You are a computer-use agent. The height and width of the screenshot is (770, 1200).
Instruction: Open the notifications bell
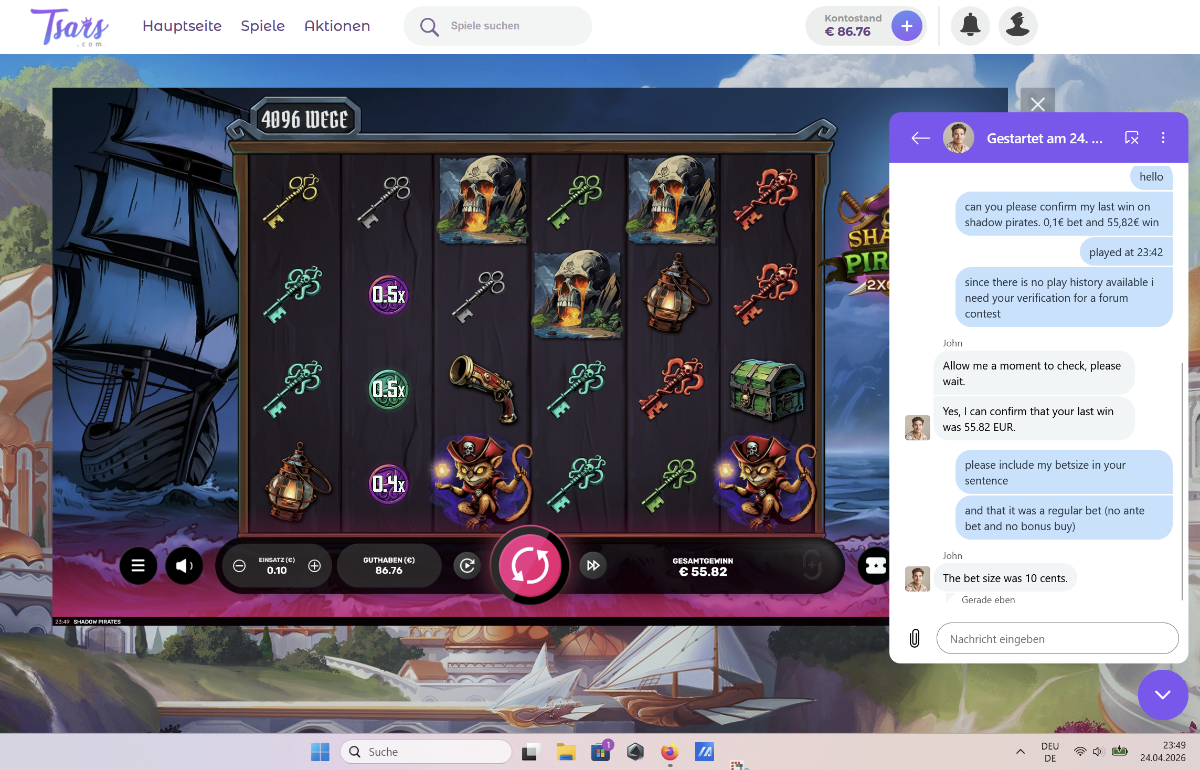[969, 26]
